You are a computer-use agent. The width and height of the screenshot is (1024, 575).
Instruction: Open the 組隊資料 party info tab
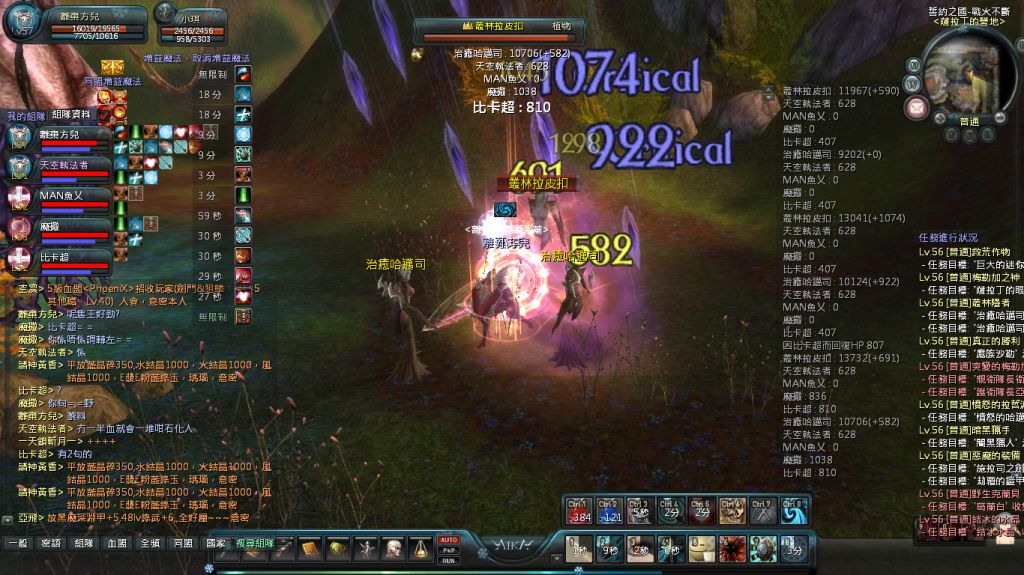click(70, 115)
